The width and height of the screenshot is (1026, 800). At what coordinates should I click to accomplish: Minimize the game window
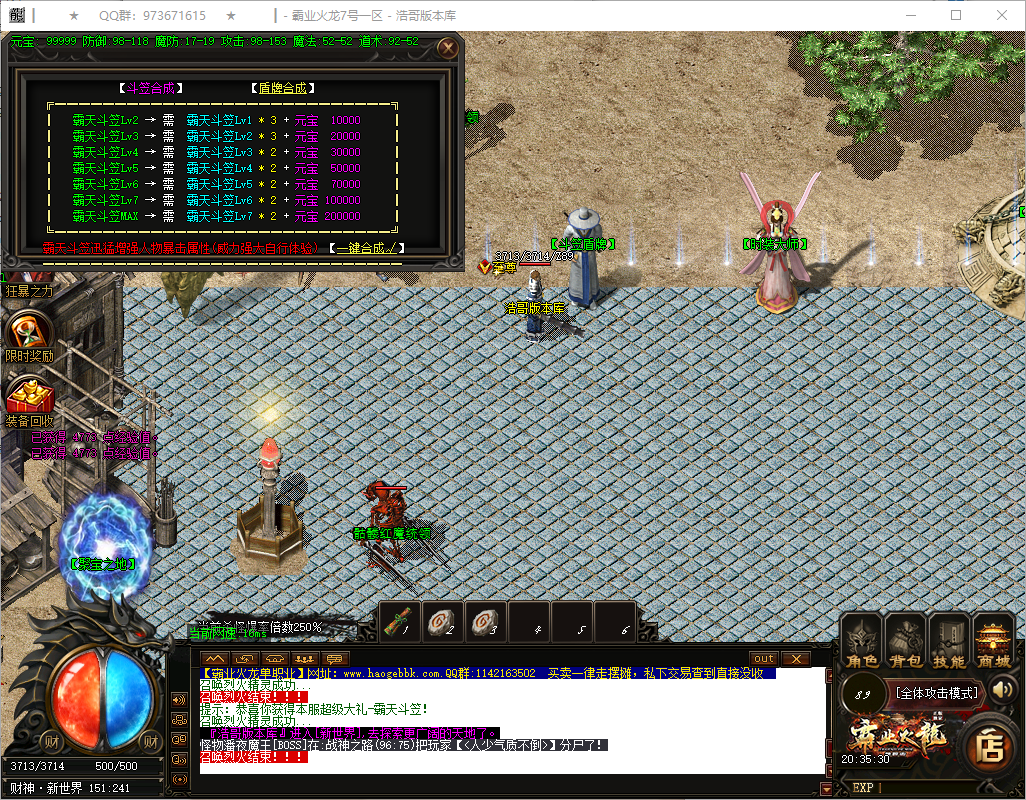tap(910, 15)
